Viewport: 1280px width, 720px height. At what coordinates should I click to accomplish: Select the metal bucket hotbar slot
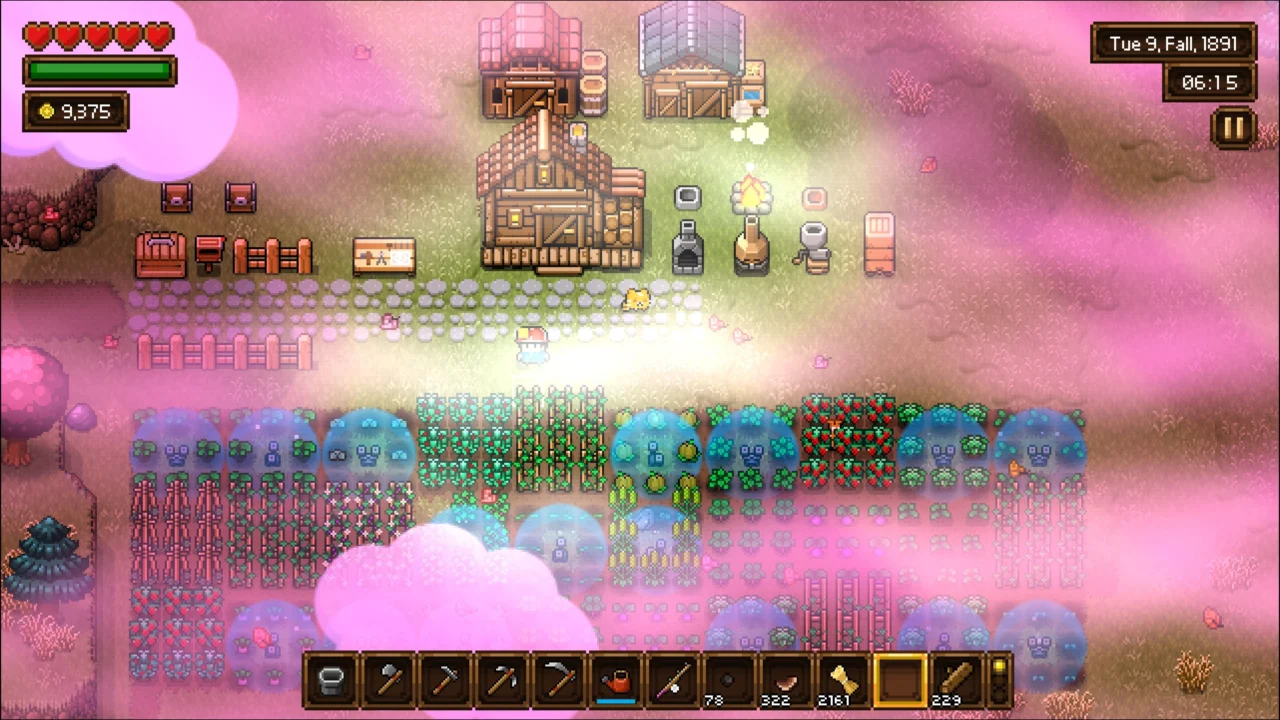point(331,681)
